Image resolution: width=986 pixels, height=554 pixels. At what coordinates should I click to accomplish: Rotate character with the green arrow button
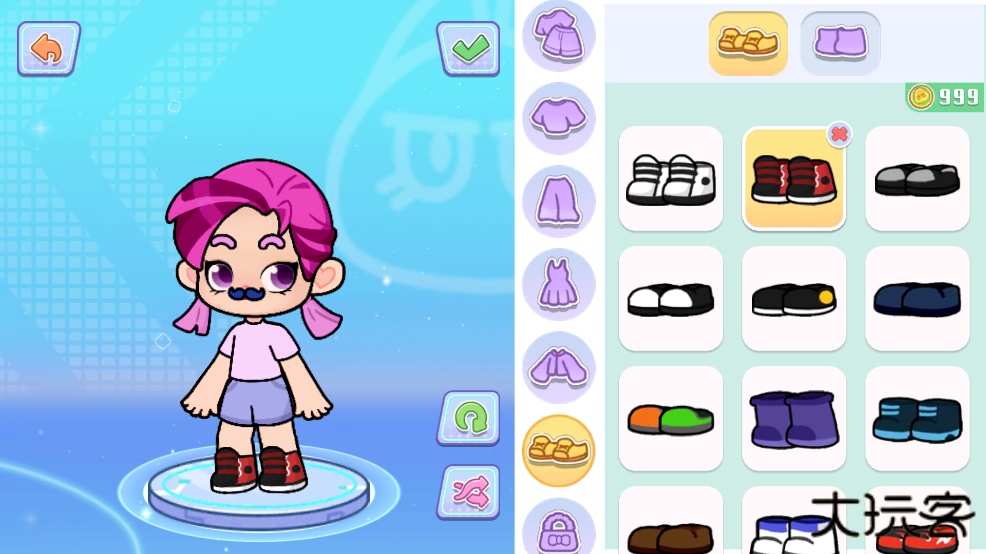point(468,417)
